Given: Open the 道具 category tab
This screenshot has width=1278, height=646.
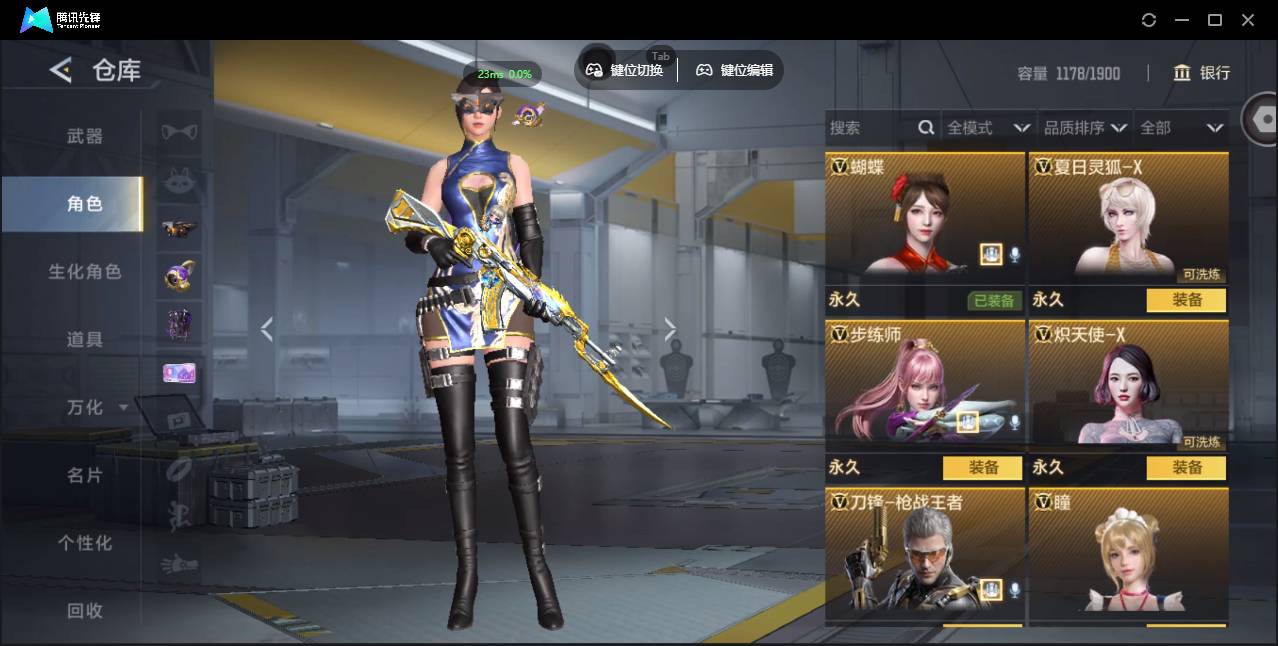Looking at the screenshot, I should 85,340.
